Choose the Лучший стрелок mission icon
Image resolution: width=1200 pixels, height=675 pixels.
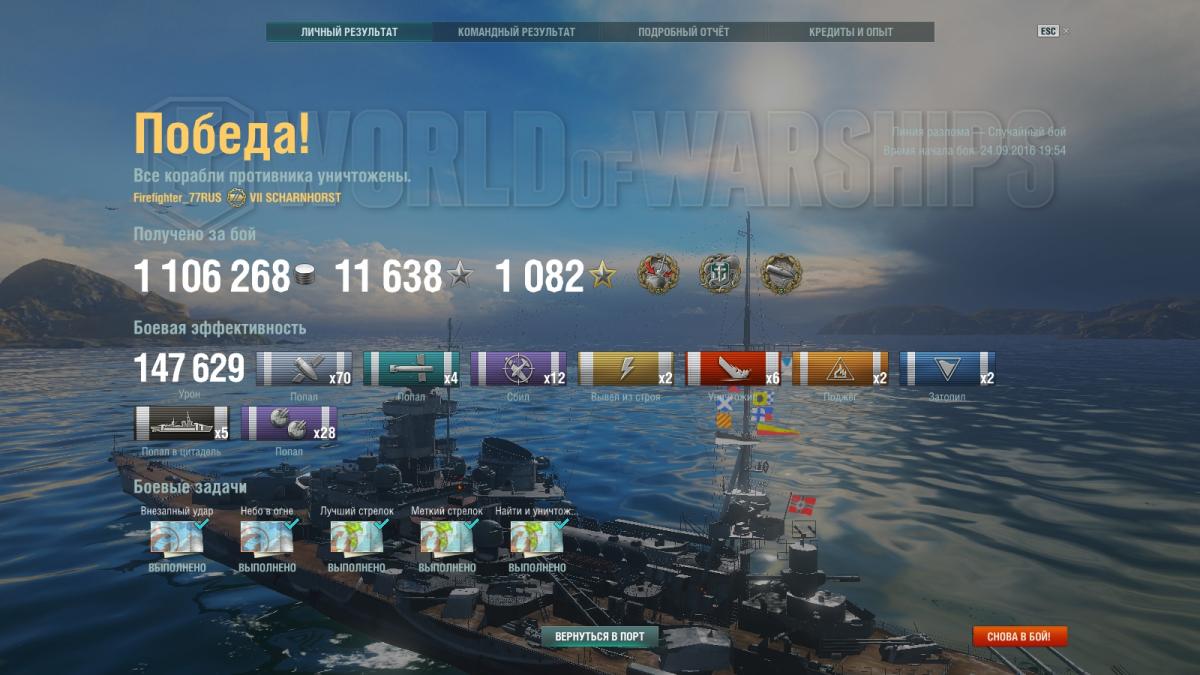click(357, 538)
